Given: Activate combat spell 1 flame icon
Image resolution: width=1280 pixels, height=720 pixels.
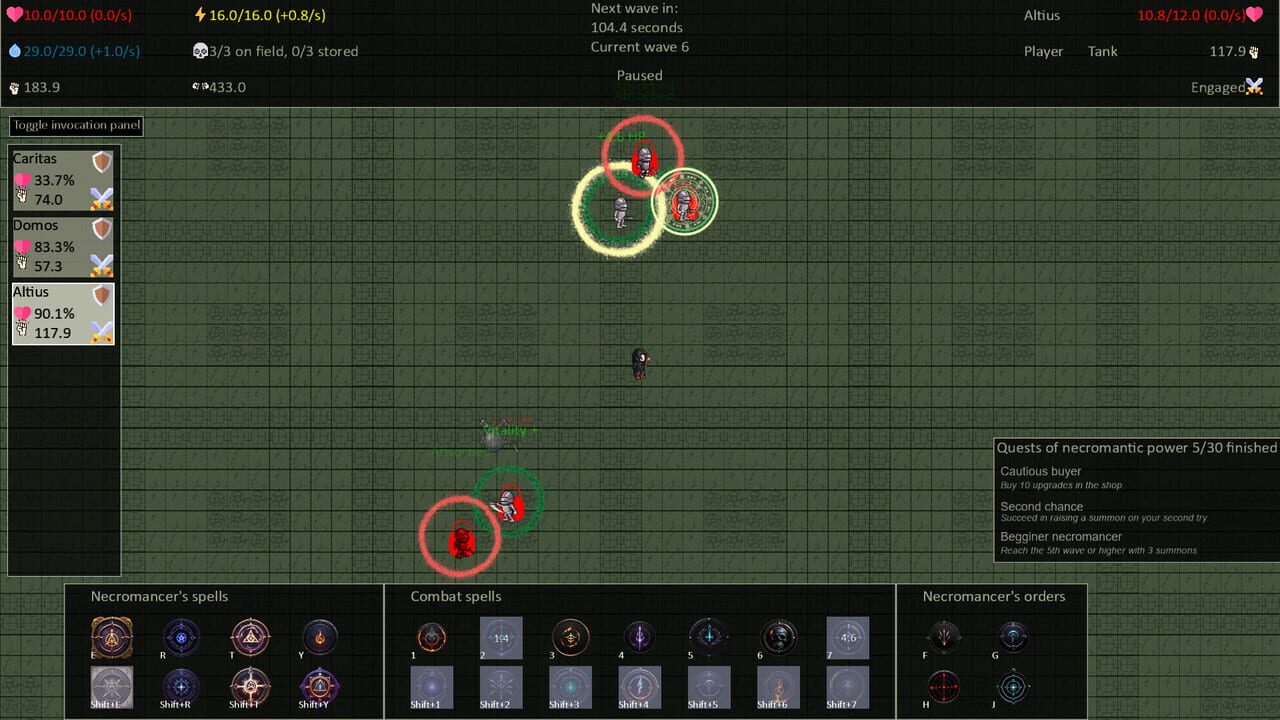Looking at the screenshot, I should tap(431, 638).
